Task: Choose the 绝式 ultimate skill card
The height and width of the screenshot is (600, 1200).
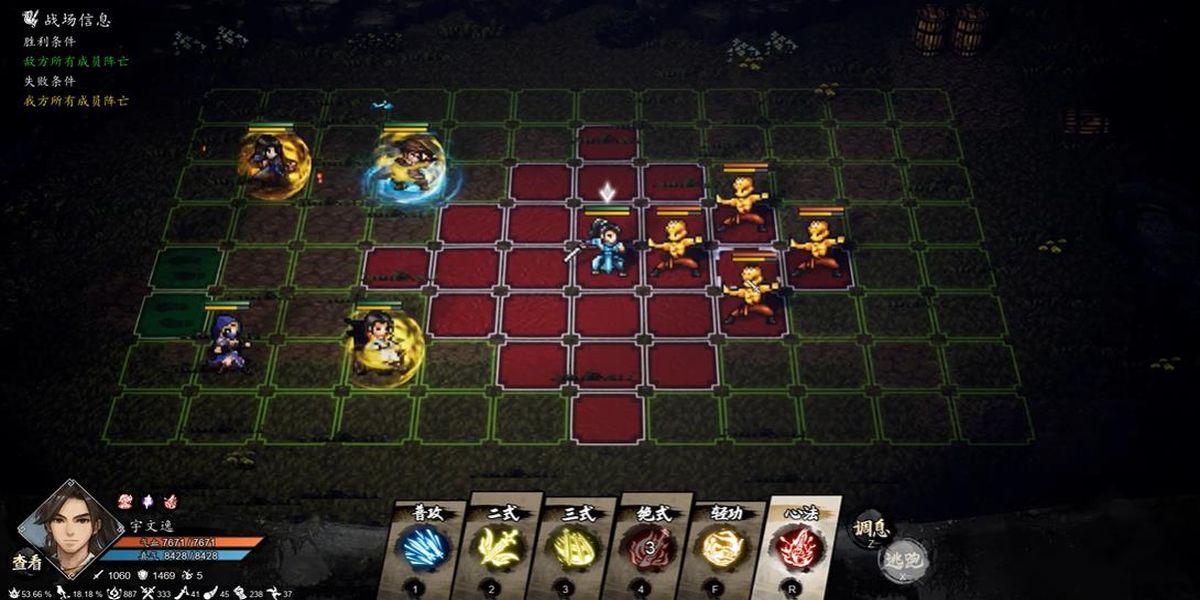Action: click(649, 547)
